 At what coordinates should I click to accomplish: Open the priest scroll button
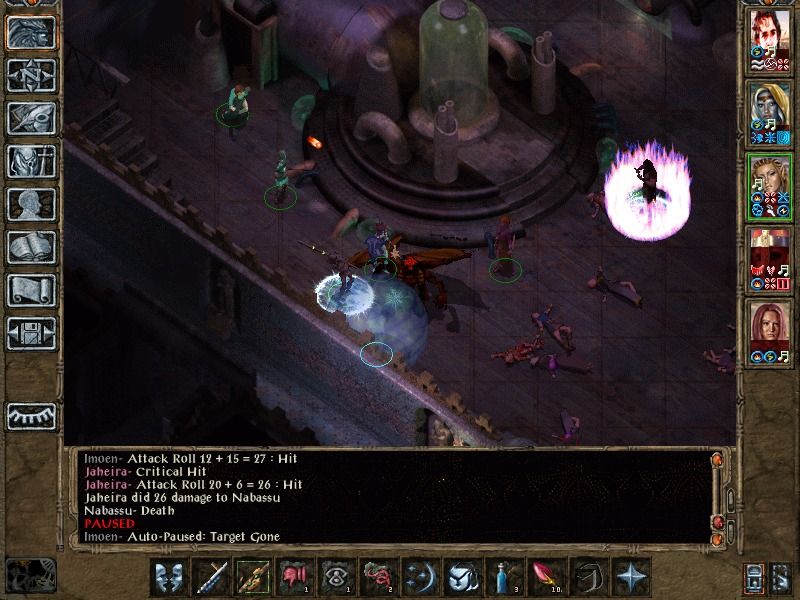30,290
